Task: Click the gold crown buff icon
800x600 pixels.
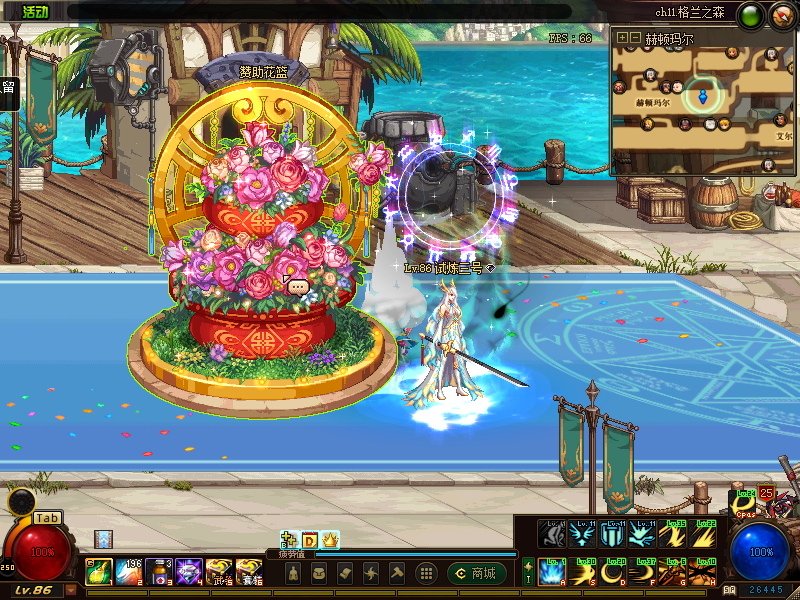Action: pyautogui.click(x=330, y=540)
